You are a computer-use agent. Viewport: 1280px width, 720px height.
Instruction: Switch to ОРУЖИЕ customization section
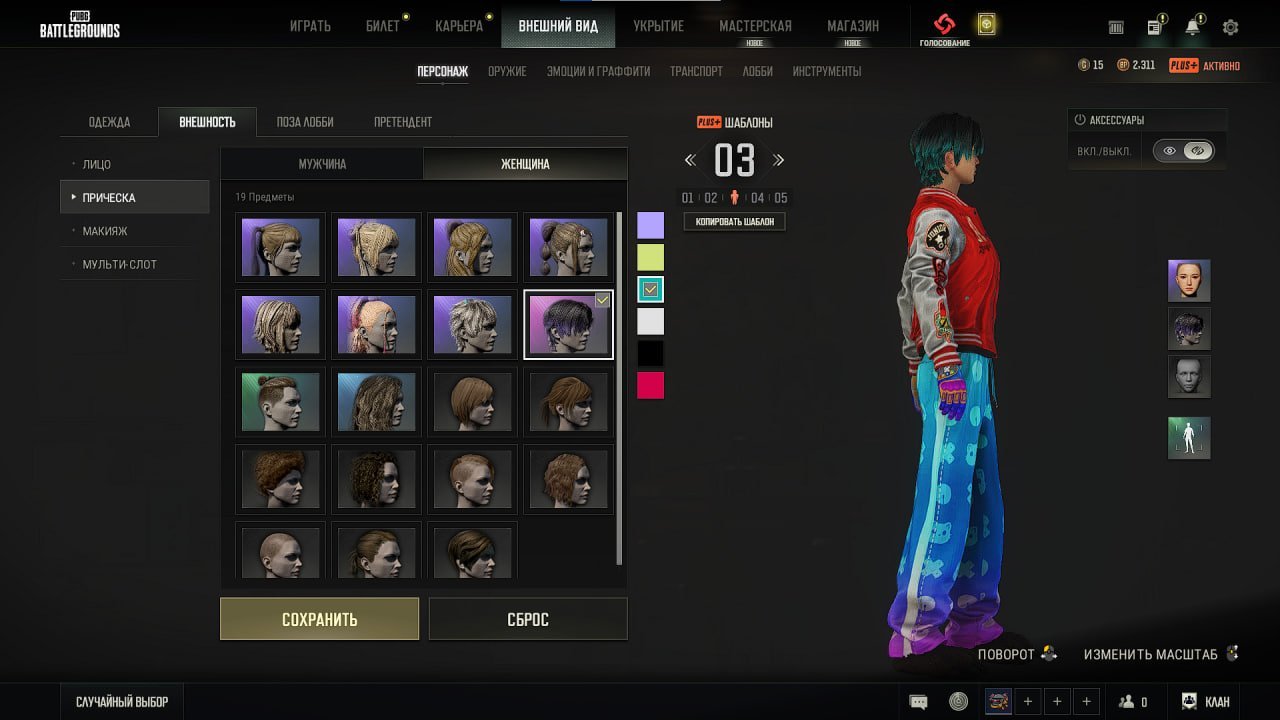pyautogui.click(x=507, y=71)
